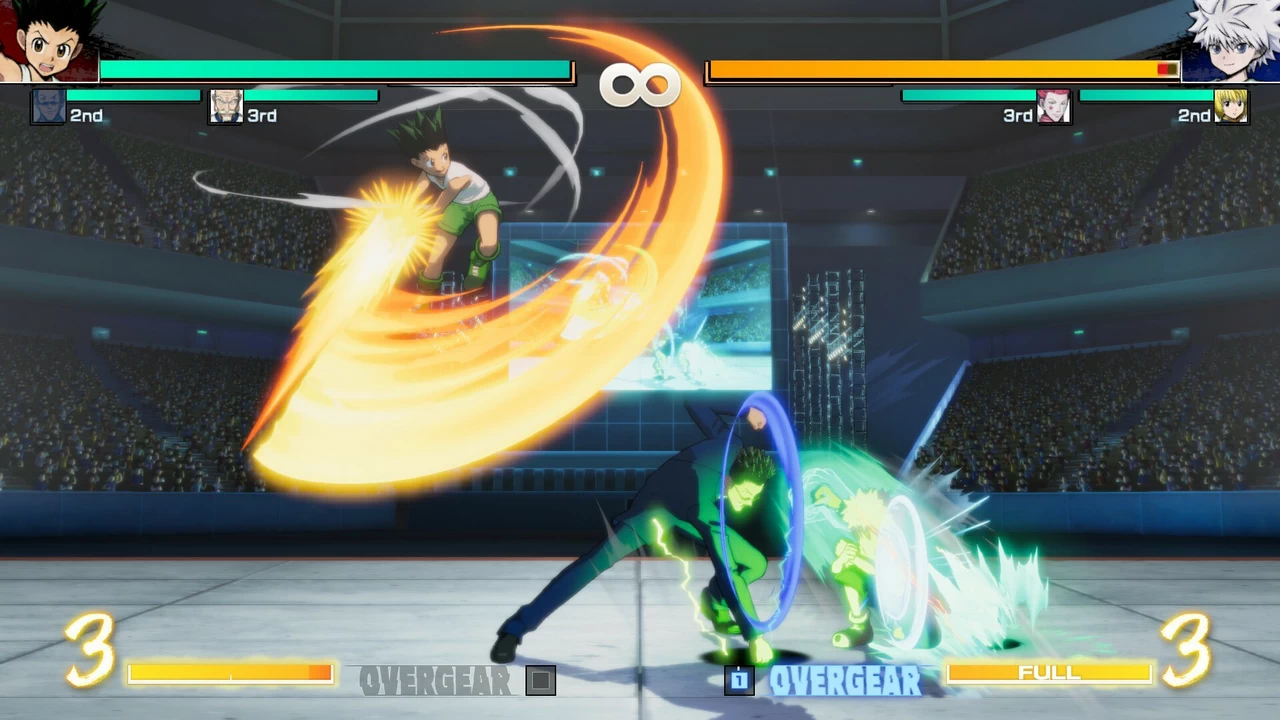This screenshot has height=720, width=1280.
Task: Click the Kurapika portrait next to 2nd label
Action: (x=1233, y=107)
